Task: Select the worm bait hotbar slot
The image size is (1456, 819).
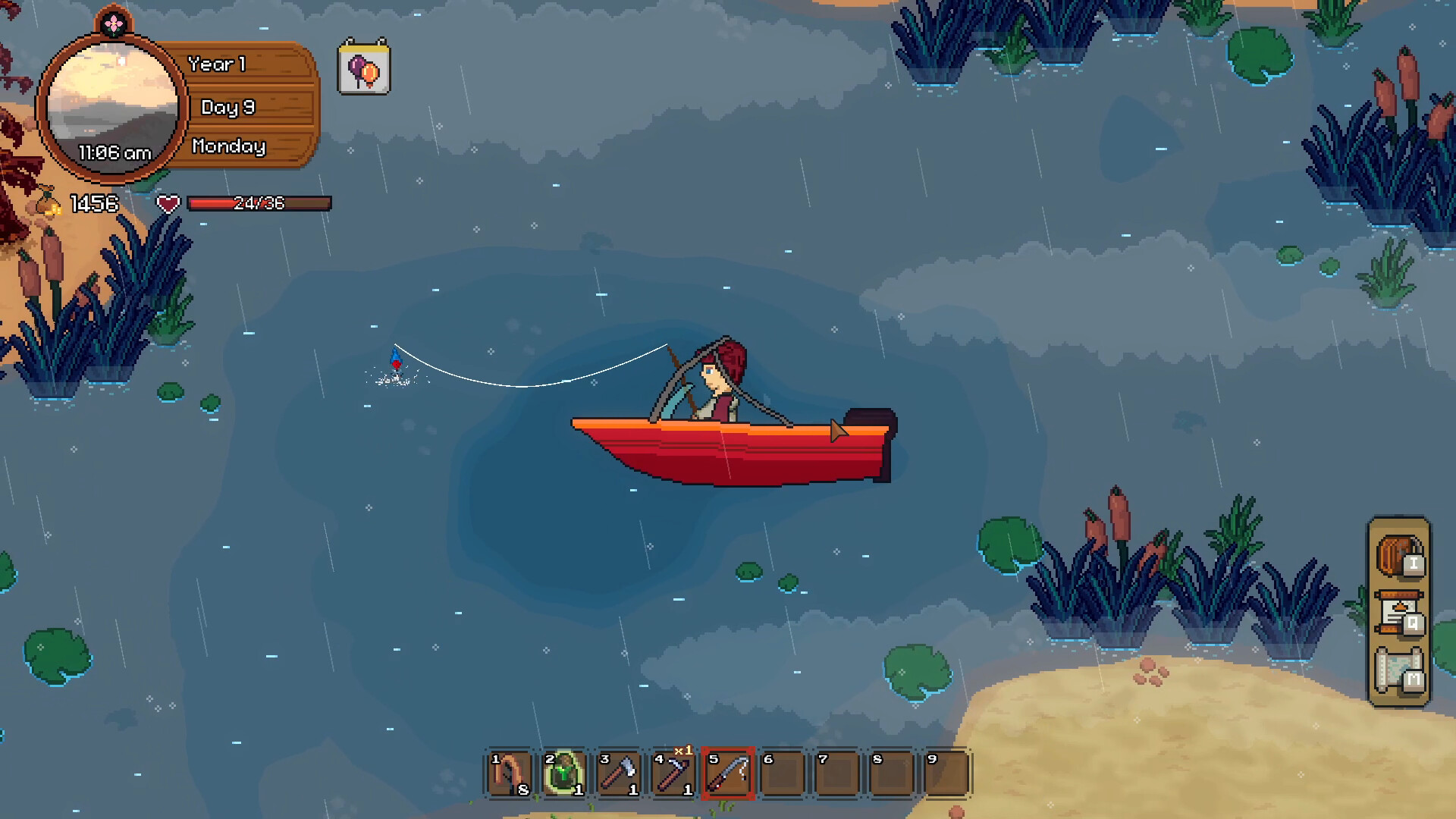Action: 510,773
